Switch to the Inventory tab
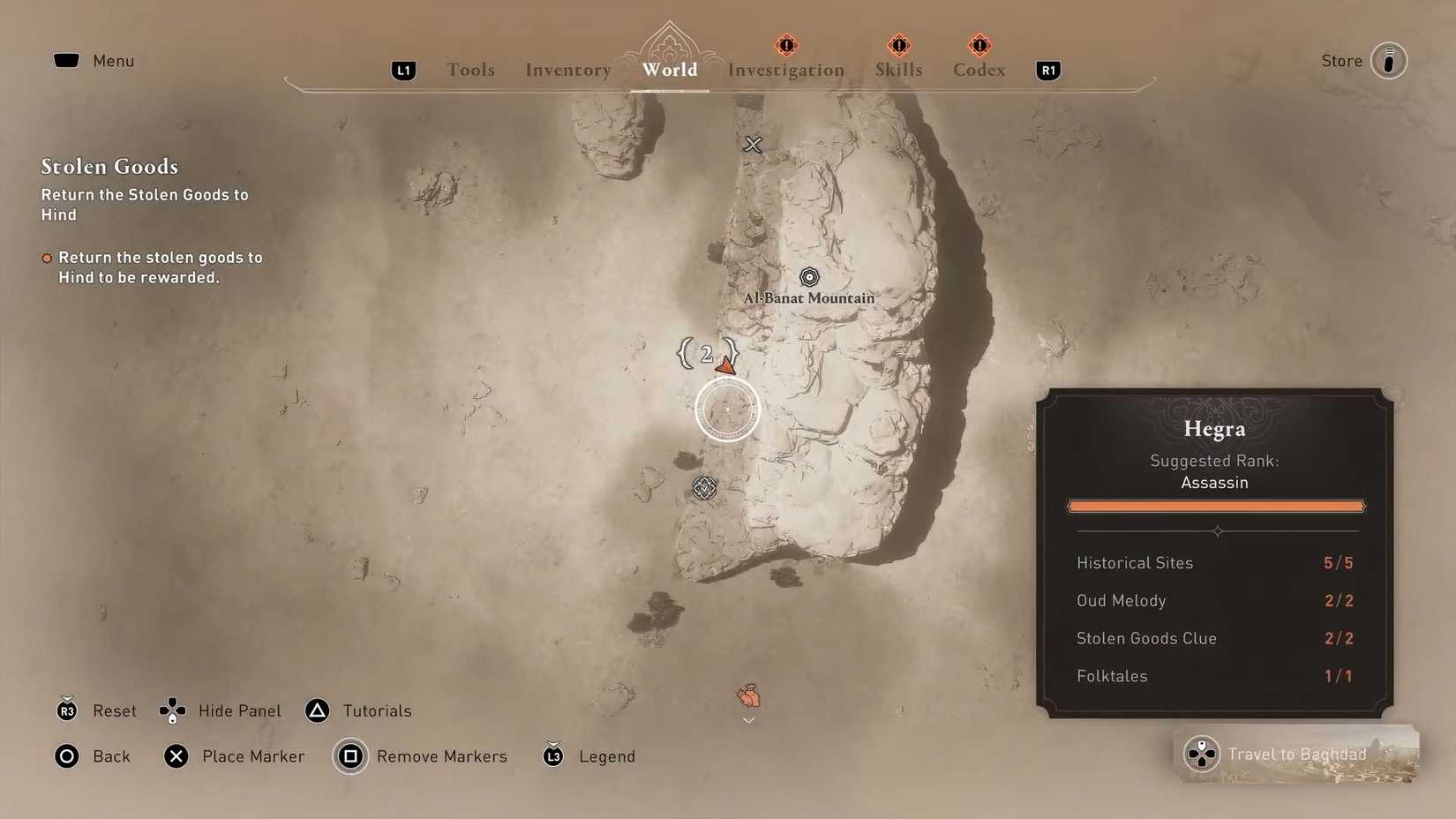This screenshot has height=819, width=1456. click(567, 70)
